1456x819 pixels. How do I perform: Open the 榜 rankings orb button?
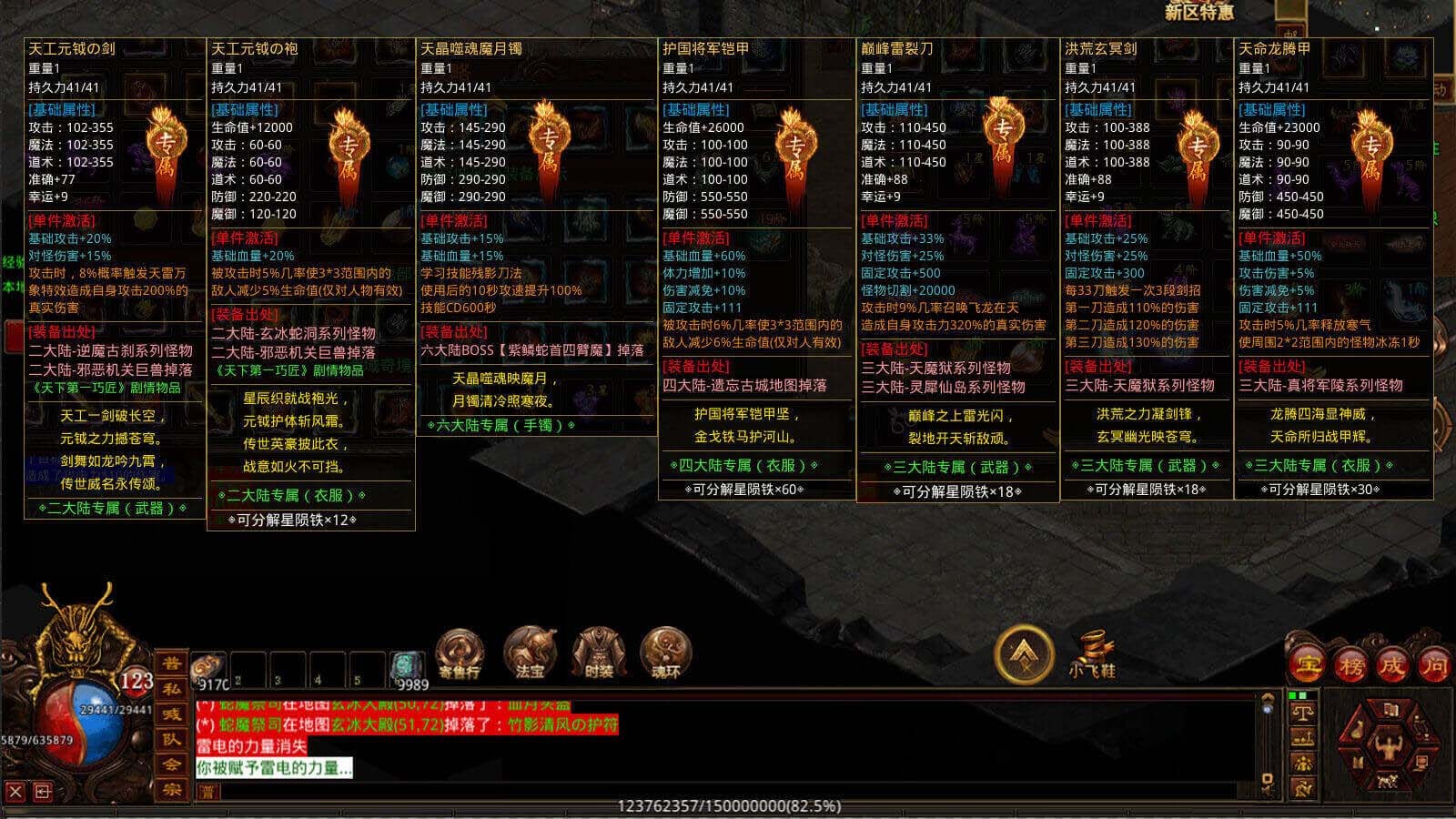[1350, 665]
